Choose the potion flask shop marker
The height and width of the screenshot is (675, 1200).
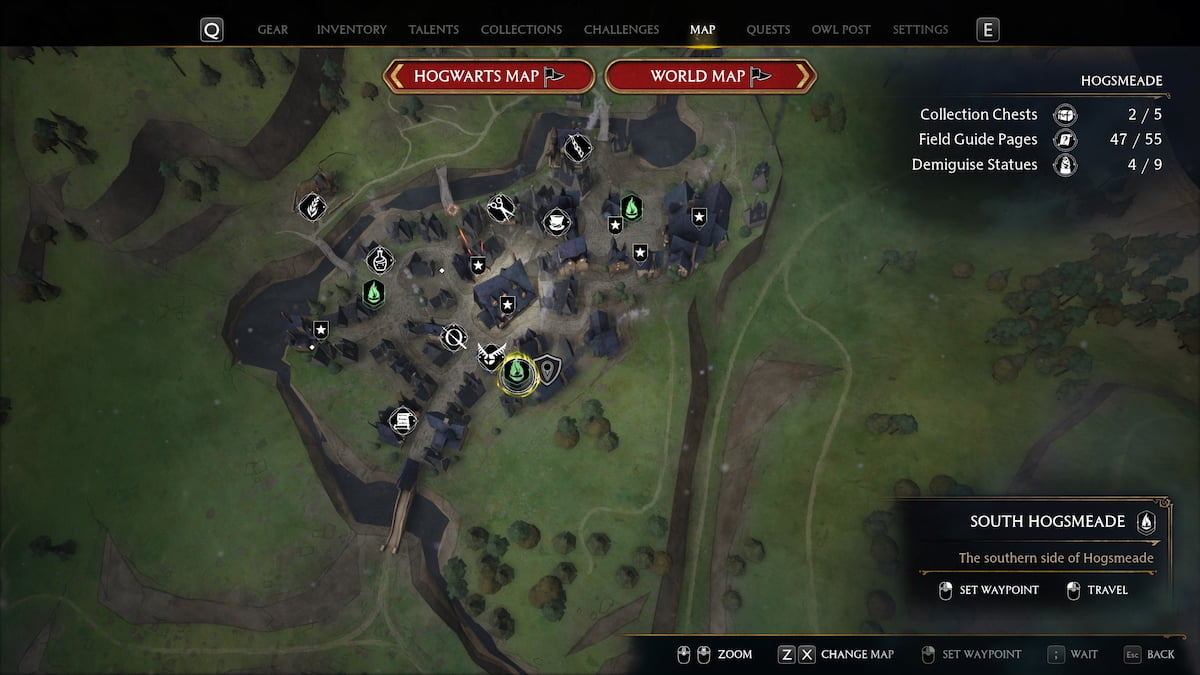click(380, 261)
